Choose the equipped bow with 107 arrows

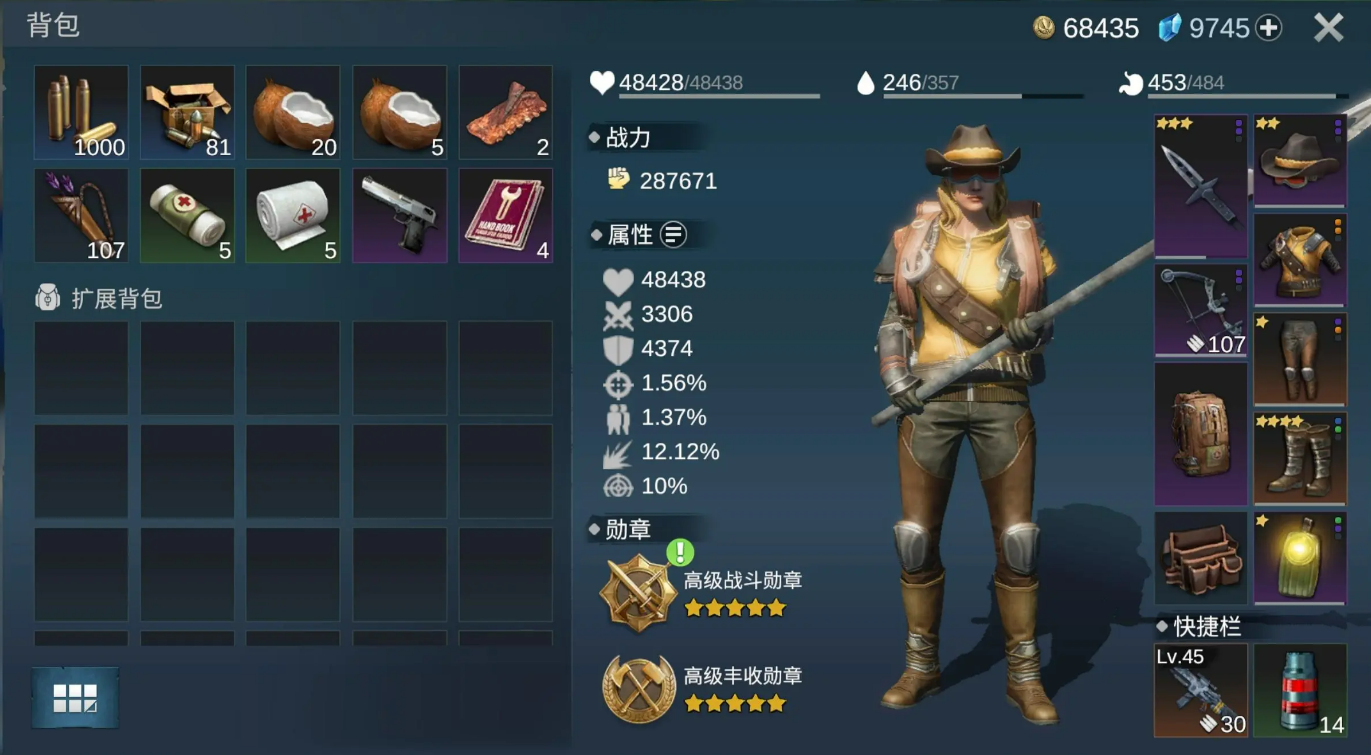1201,310
